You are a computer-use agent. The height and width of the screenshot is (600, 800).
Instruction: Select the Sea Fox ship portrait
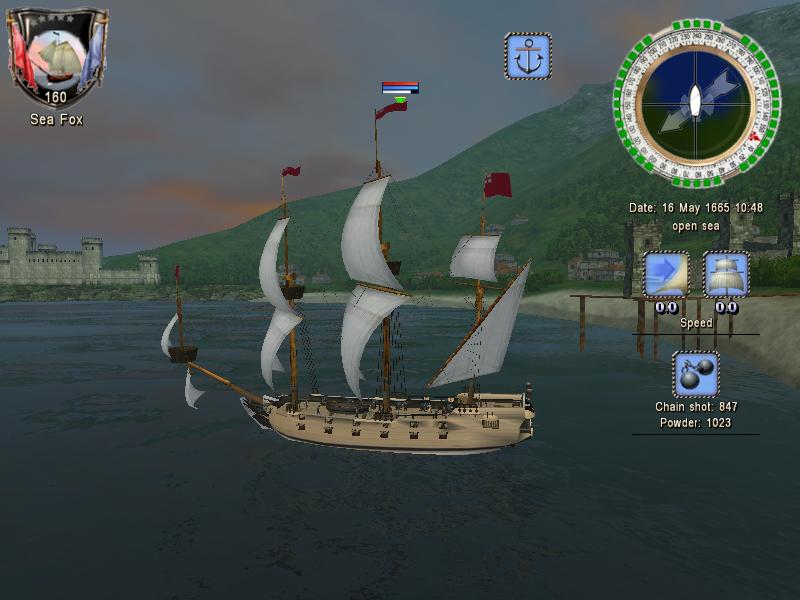click(x=57, y=55)
